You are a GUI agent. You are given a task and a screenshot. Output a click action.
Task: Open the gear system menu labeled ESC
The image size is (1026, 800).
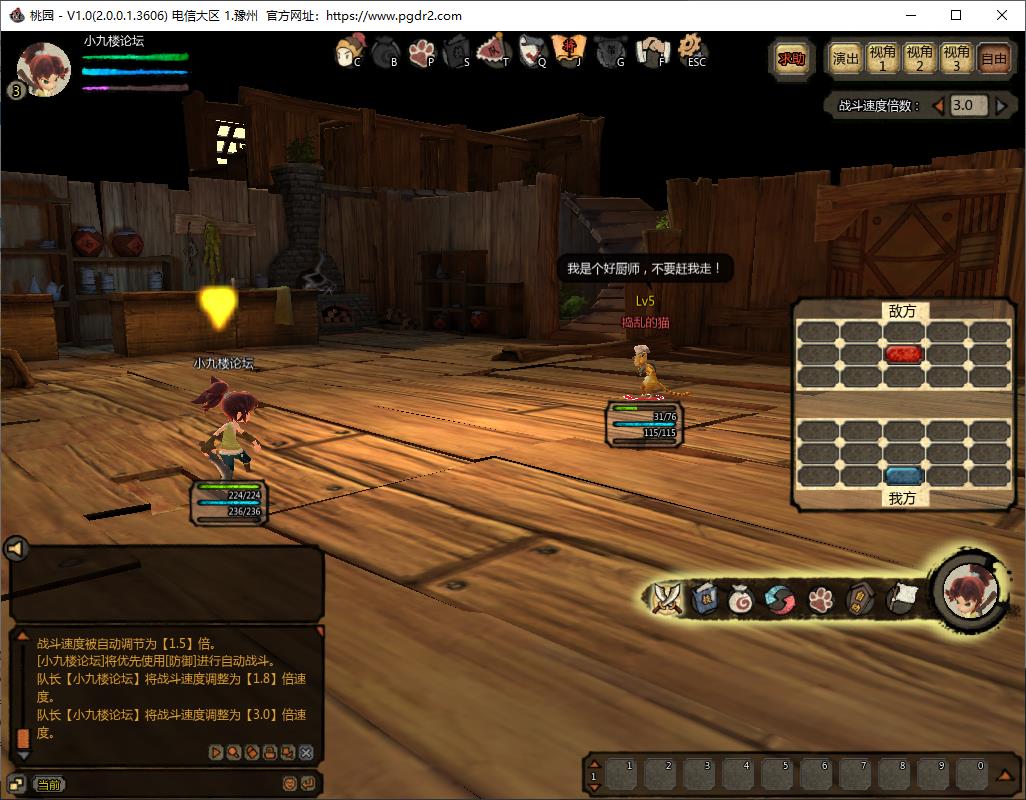tap(692, 50)
